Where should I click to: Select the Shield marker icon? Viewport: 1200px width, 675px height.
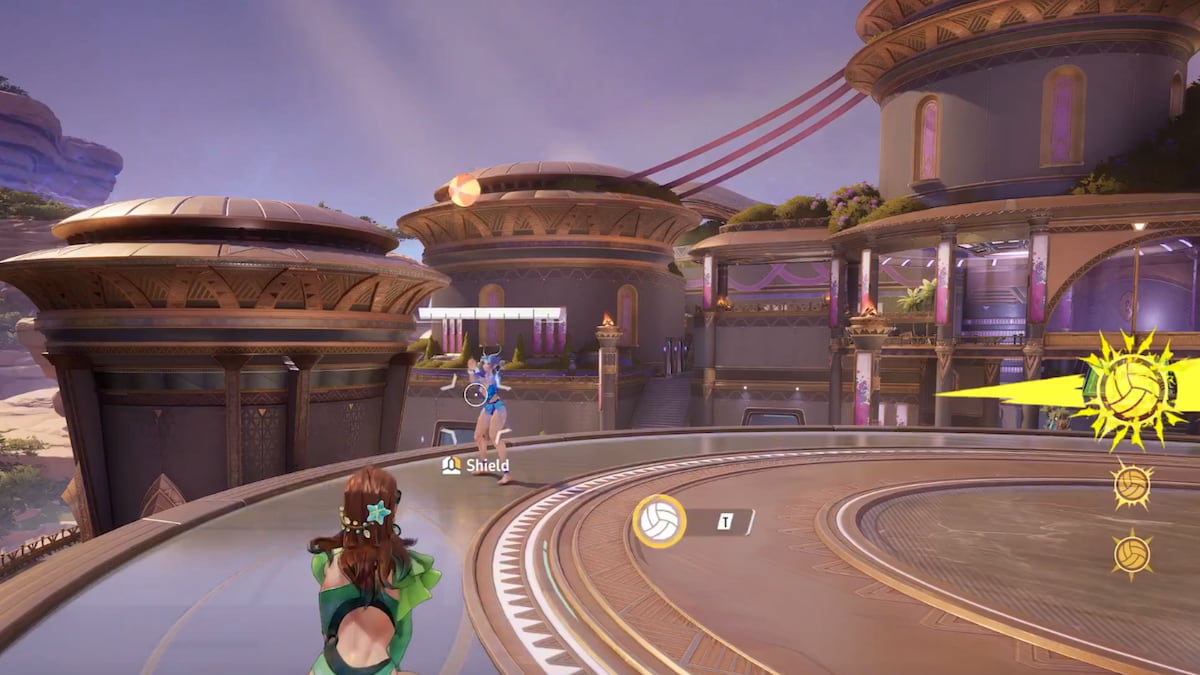451,465
